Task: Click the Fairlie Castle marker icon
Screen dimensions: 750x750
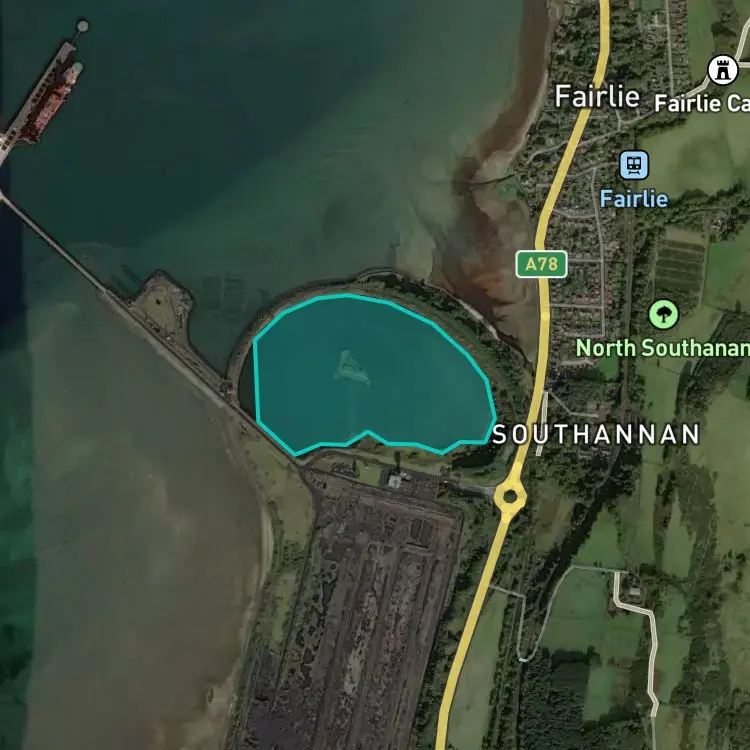Action: (x=721, y=70)
